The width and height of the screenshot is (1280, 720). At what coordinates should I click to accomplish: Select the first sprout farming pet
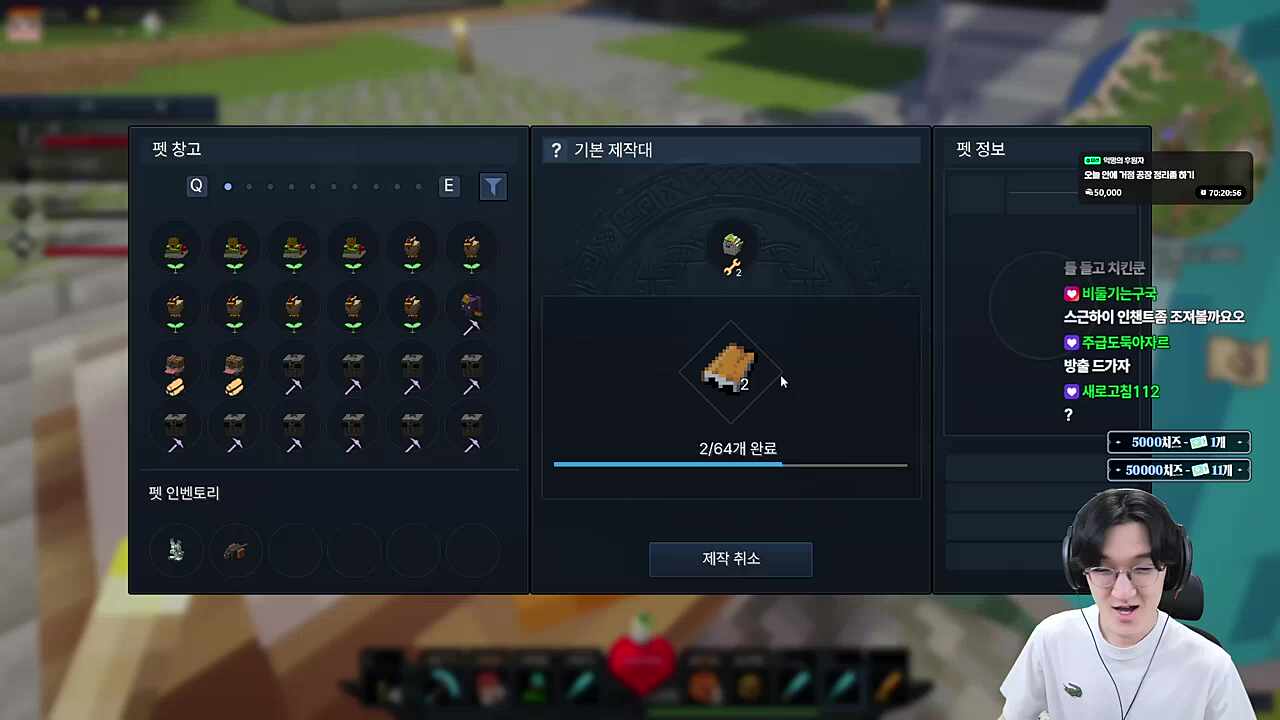pyautogui.click(x=175, y=250)
